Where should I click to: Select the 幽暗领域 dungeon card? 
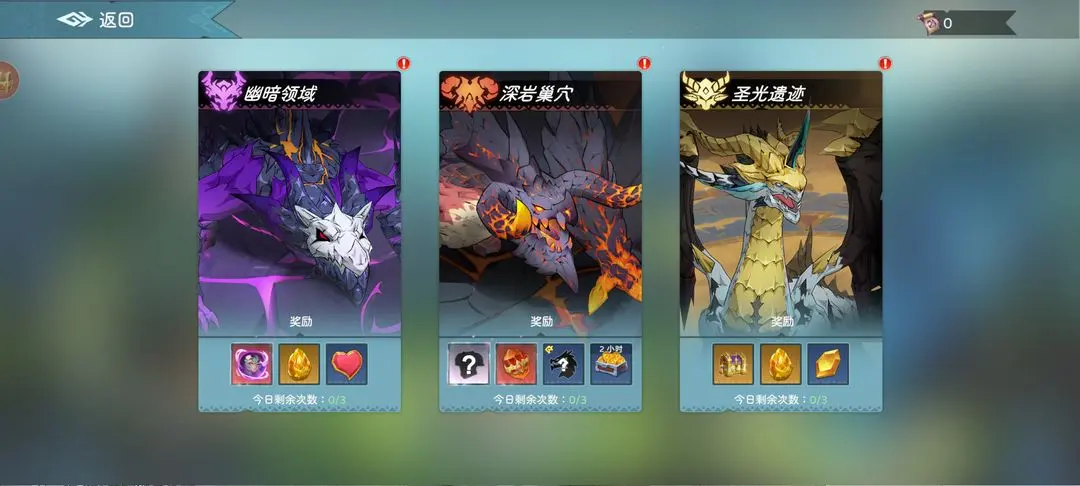(x=299, y=210)
